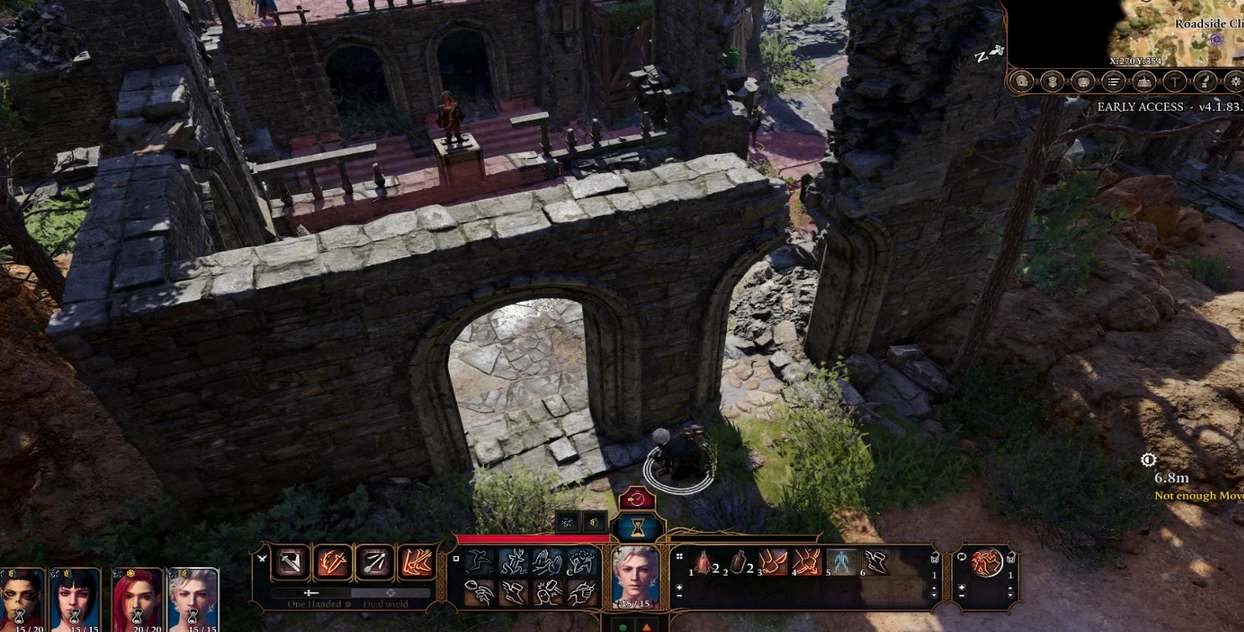Use the red potion in hotbar slot 1
This screenshot has height=632, width=1244.
703,562
